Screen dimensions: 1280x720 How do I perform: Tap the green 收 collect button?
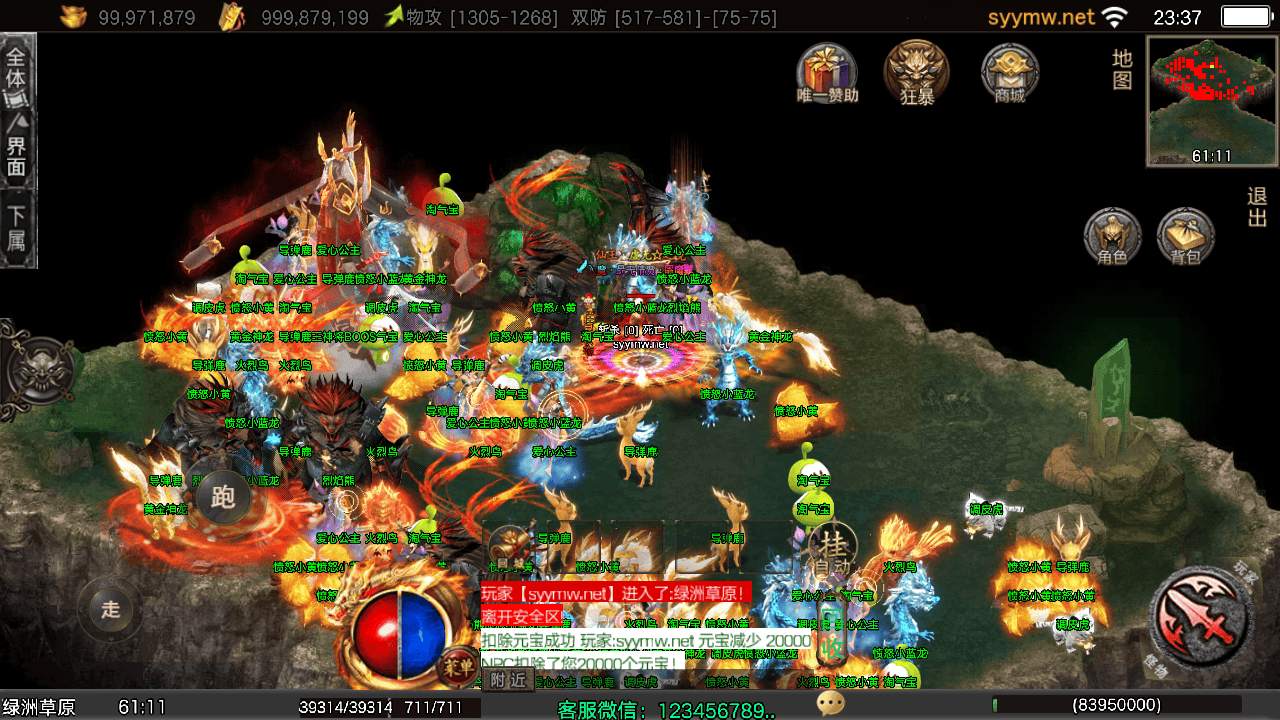click(x=831, y=649)
